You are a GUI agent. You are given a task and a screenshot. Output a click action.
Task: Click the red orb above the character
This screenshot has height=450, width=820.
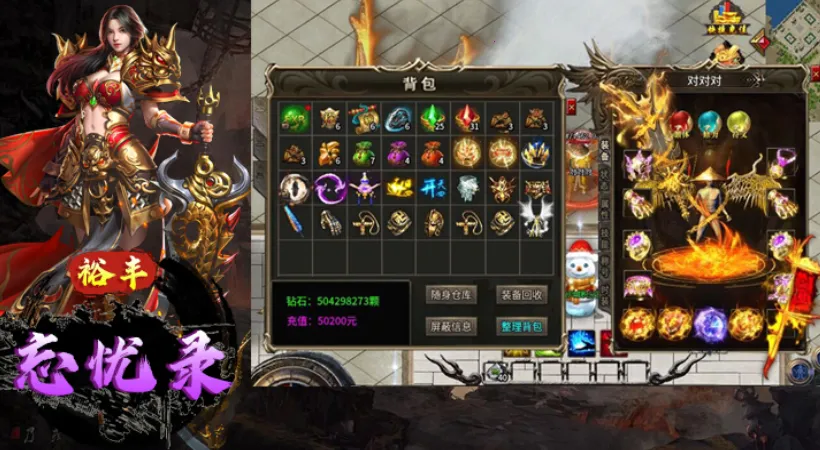click(680, 124)
